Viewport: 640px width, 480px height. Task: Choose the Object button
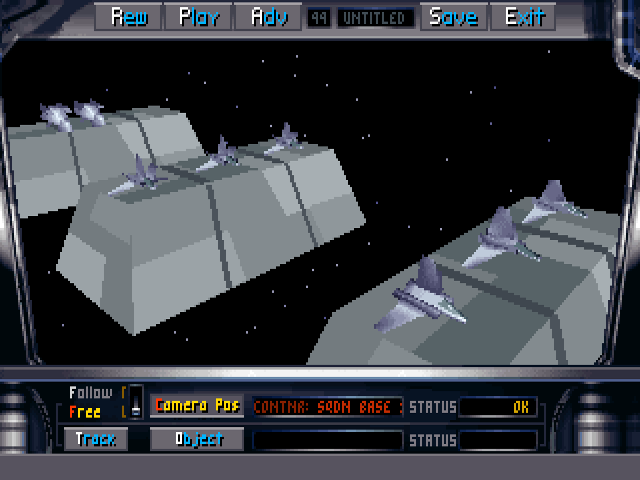tap(196, 439)
